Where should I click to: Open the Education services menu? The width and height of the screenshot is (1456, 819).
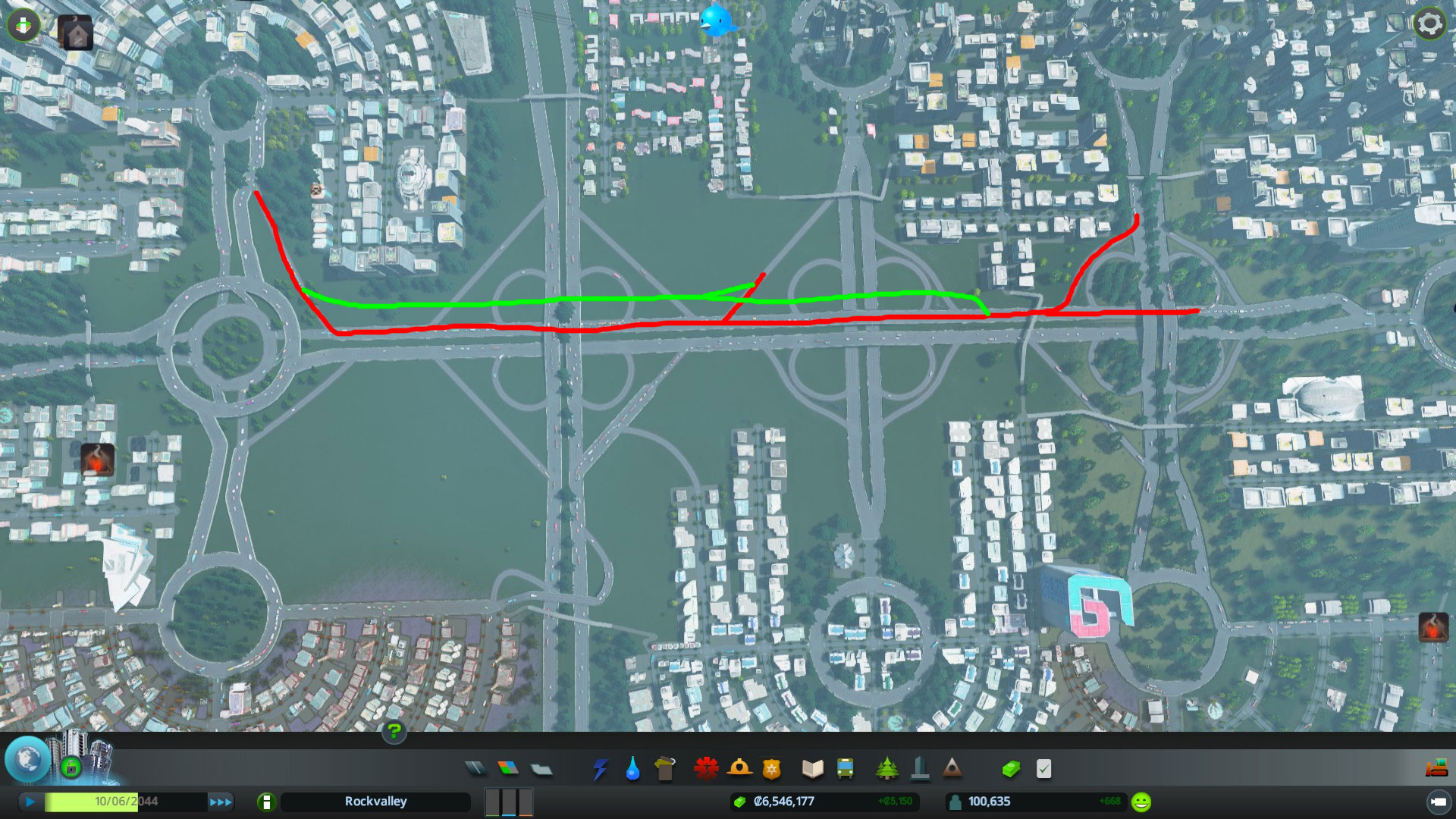[x=813, y=768]
